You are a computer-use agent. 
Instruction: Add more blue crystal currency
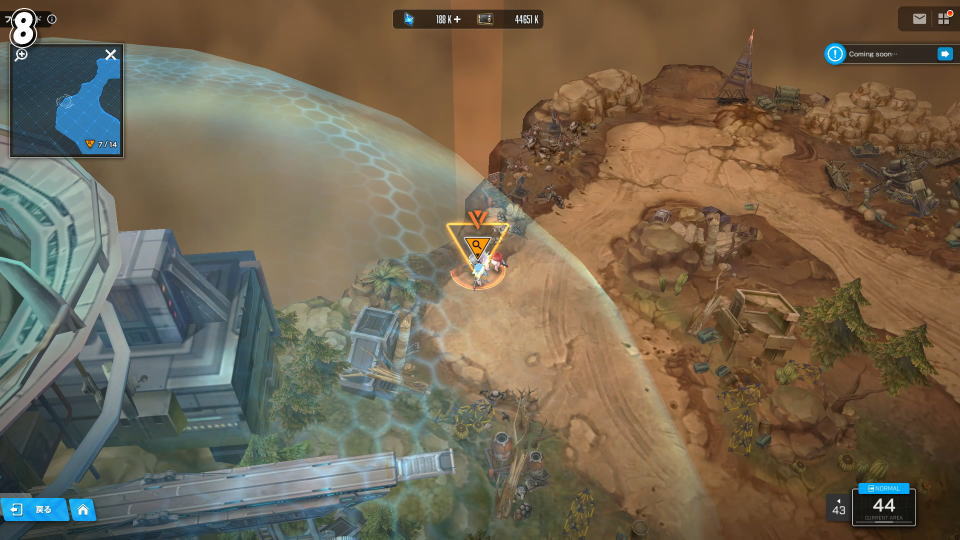[x=457, y=19]
